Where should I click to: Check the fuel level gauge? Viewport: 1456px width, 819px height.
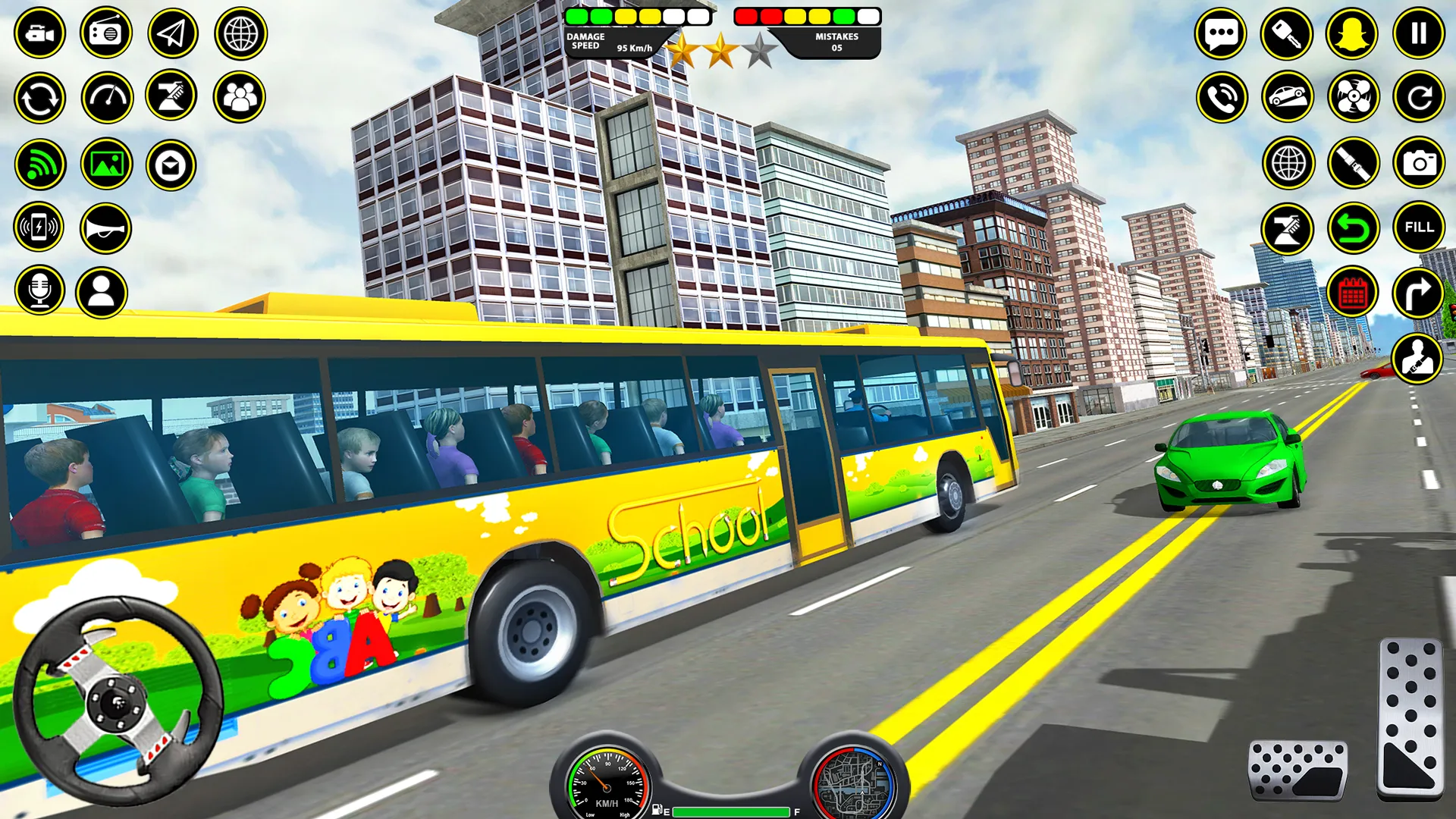[x=730, y=810]
